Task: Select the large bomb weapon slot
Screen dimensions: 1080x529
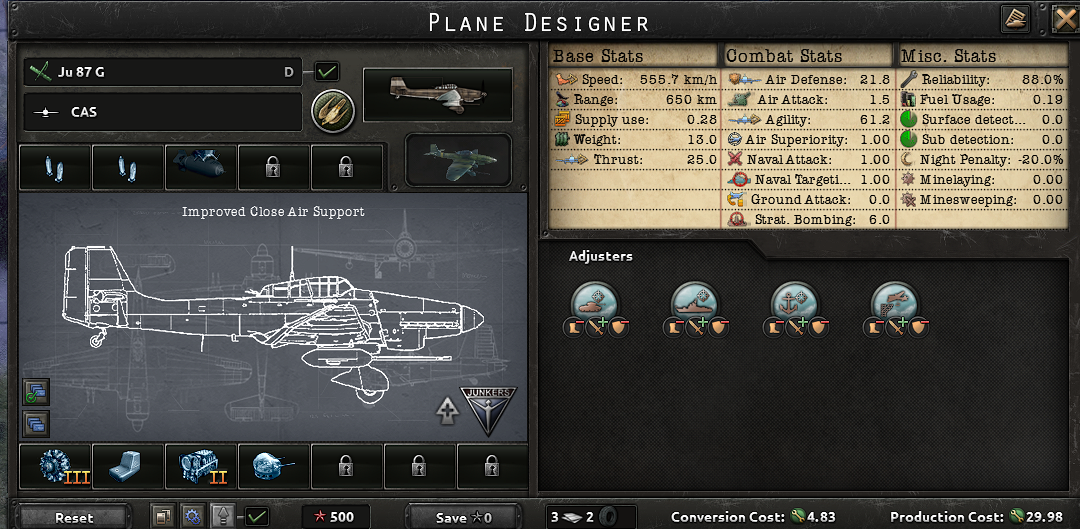Action: [x=201, y=167]
